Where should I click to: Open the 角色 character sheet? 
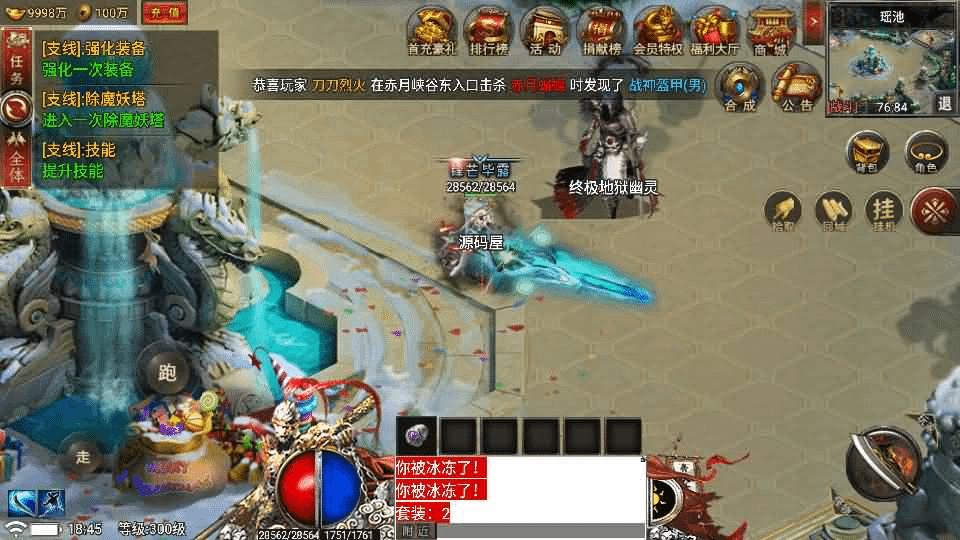[x=926, y=153]
